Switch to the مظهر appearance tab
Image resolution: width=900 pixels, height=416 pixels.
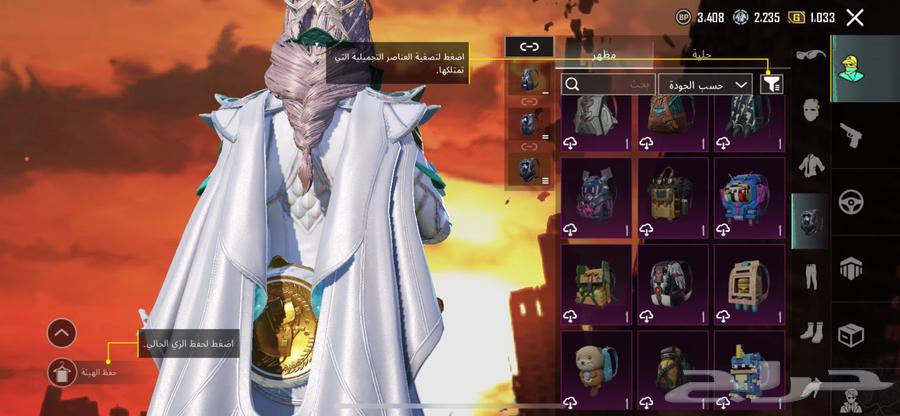click(x=604, y=52)
